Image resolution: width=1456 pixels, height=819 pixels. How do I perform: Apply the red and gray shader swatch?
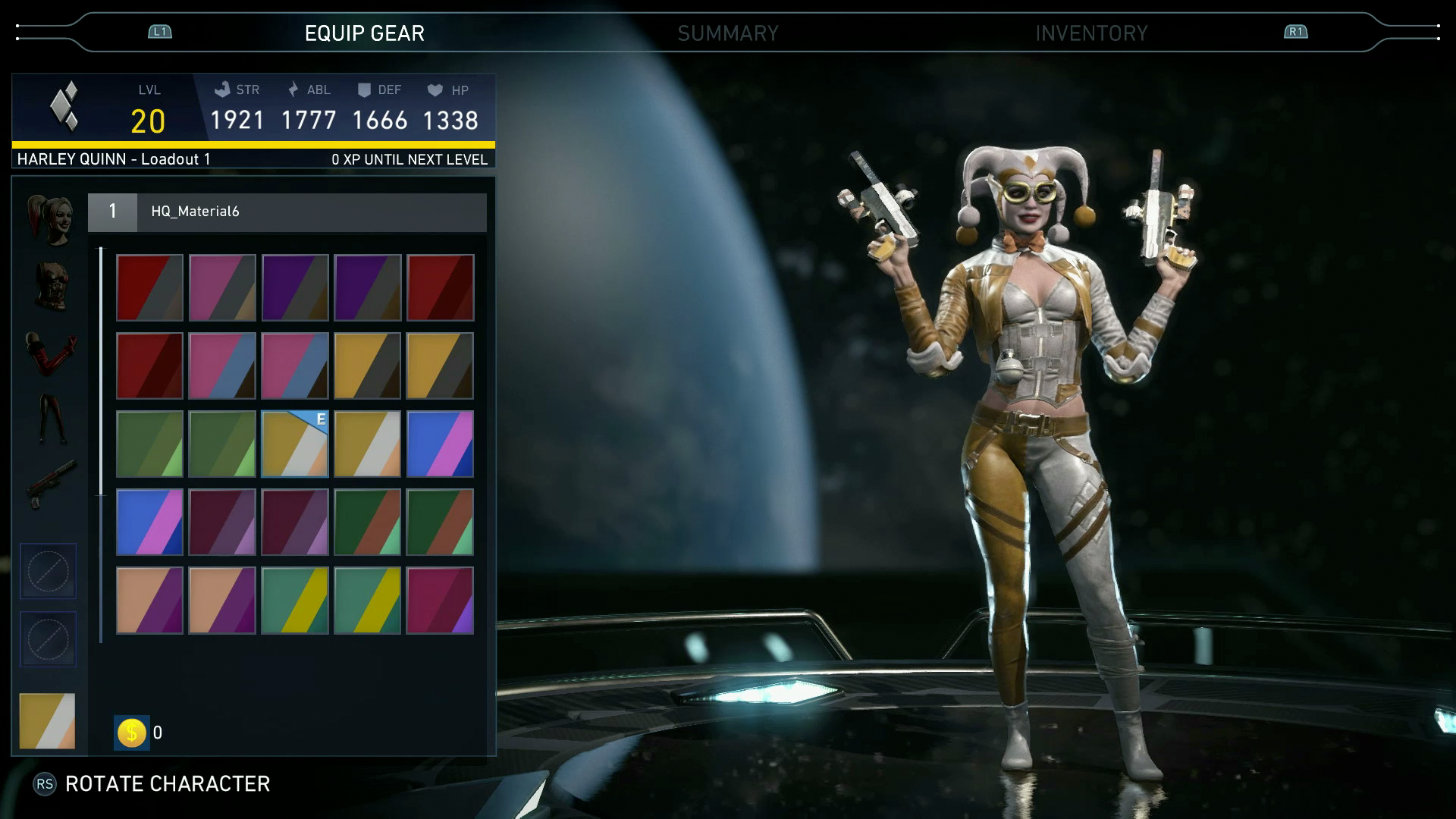[149, 287]
